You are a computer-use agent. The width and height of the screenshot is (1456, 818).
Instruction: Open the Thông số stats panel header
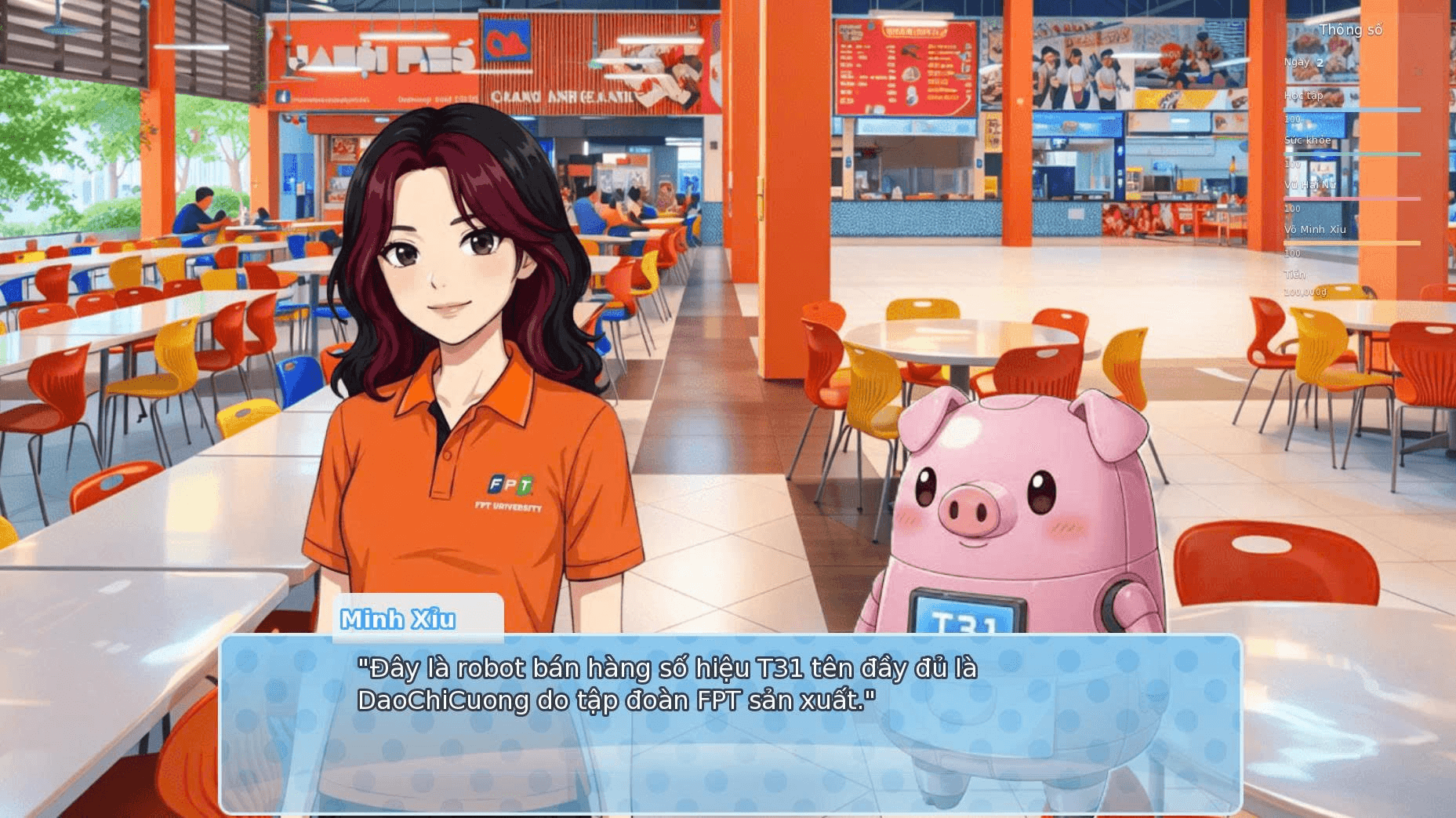coord(1351,29)
